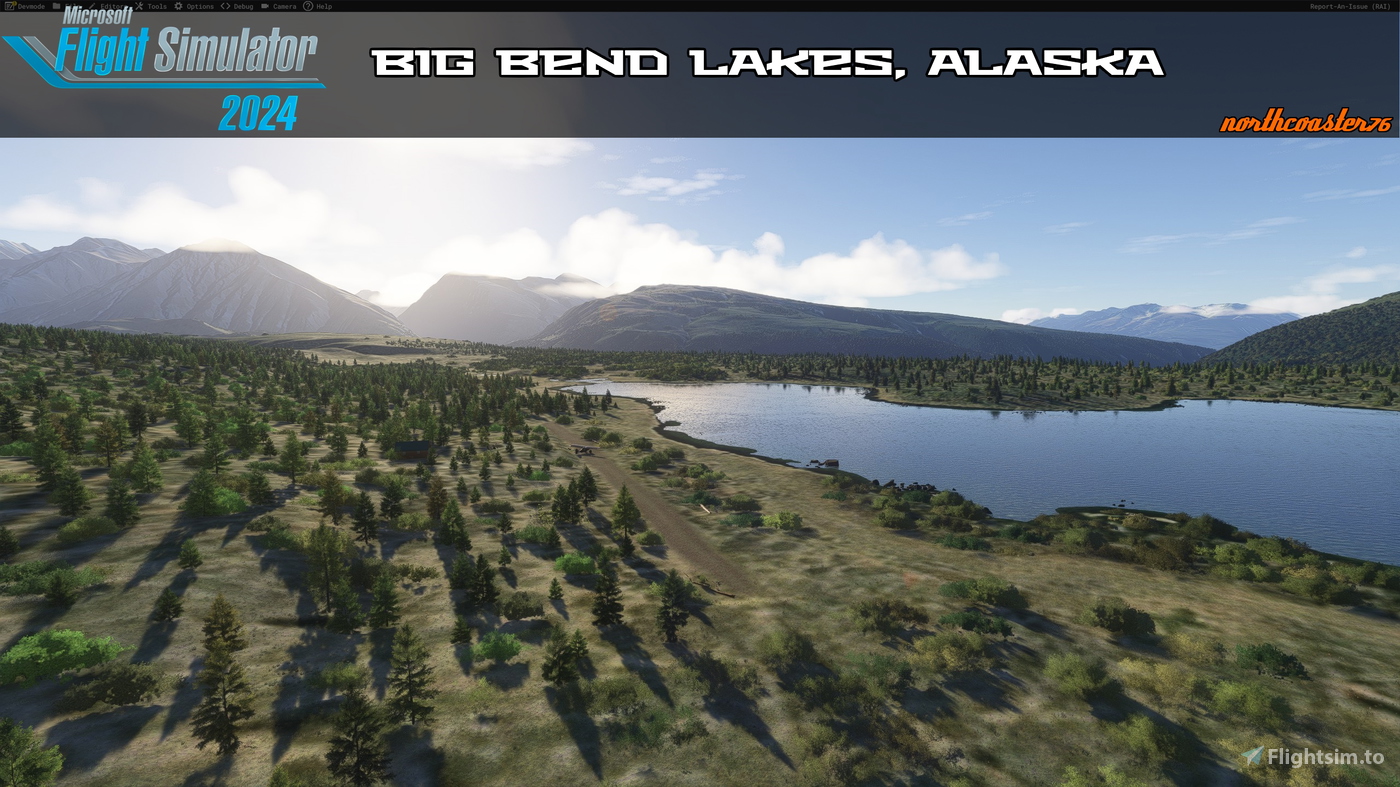1400x787 pixels.
Task: Select the Camera icon in the devmode toolbar
Action: pos(266,6)
